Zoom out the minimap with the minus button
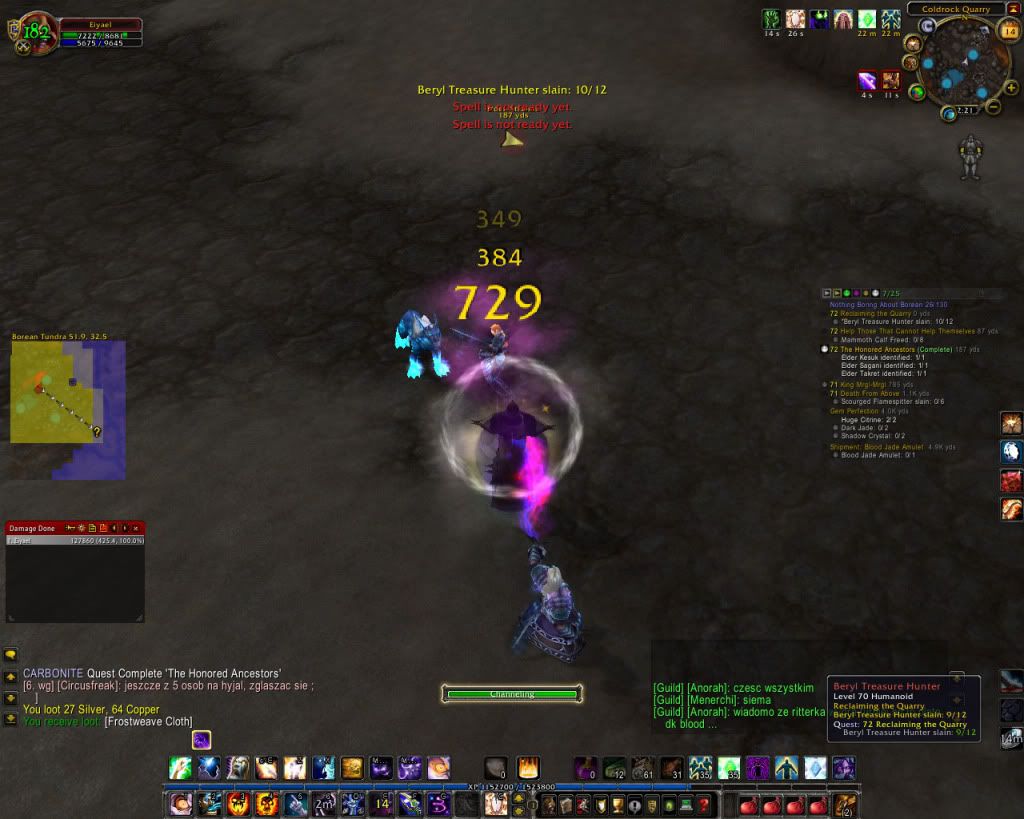Screen dimensions: 1024x819 (994, 106)
